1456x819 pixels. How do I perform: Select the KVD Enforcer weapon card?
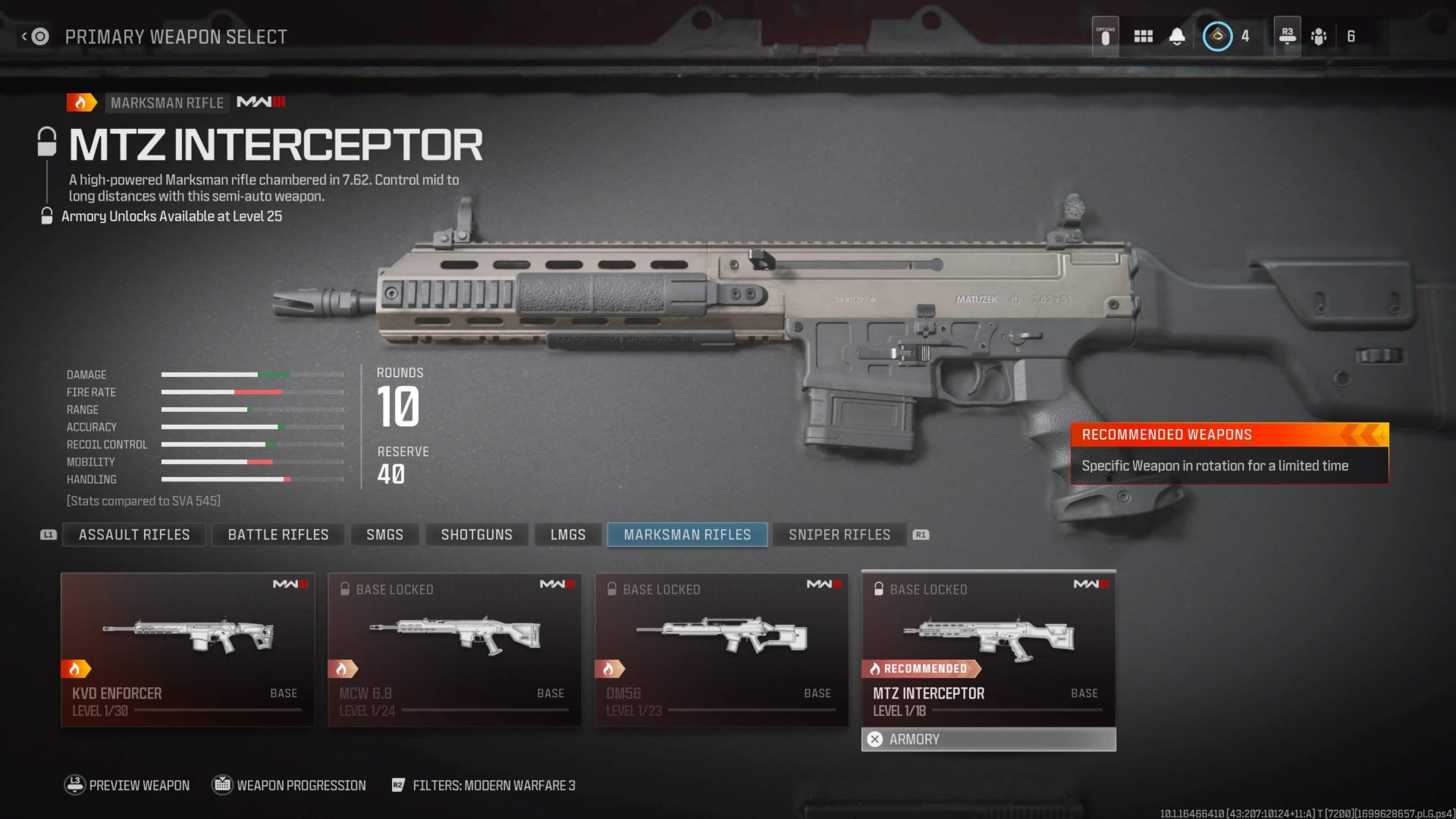pos(187,649)
